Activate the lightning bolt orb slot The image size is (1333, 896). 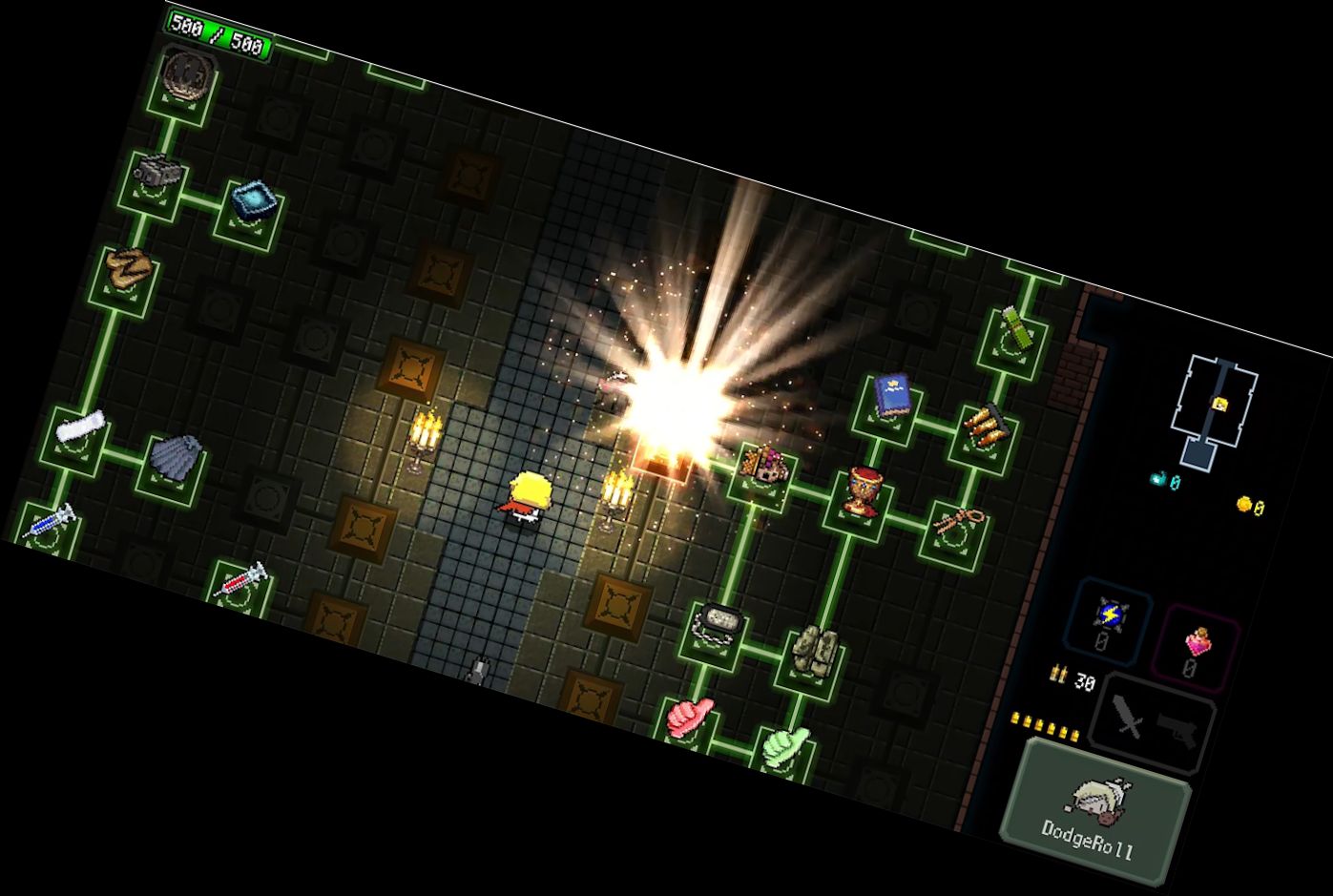pos(1109,619)
